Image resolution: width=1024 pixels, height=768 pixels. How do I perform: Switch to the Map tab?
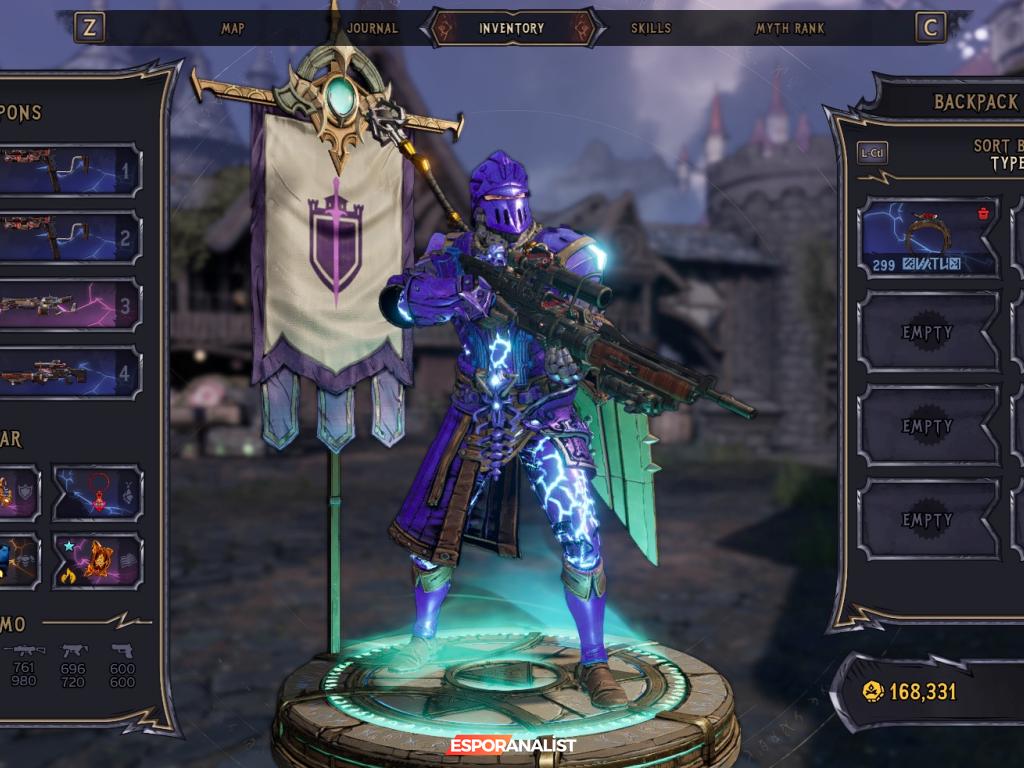click(x=232, y=28)
